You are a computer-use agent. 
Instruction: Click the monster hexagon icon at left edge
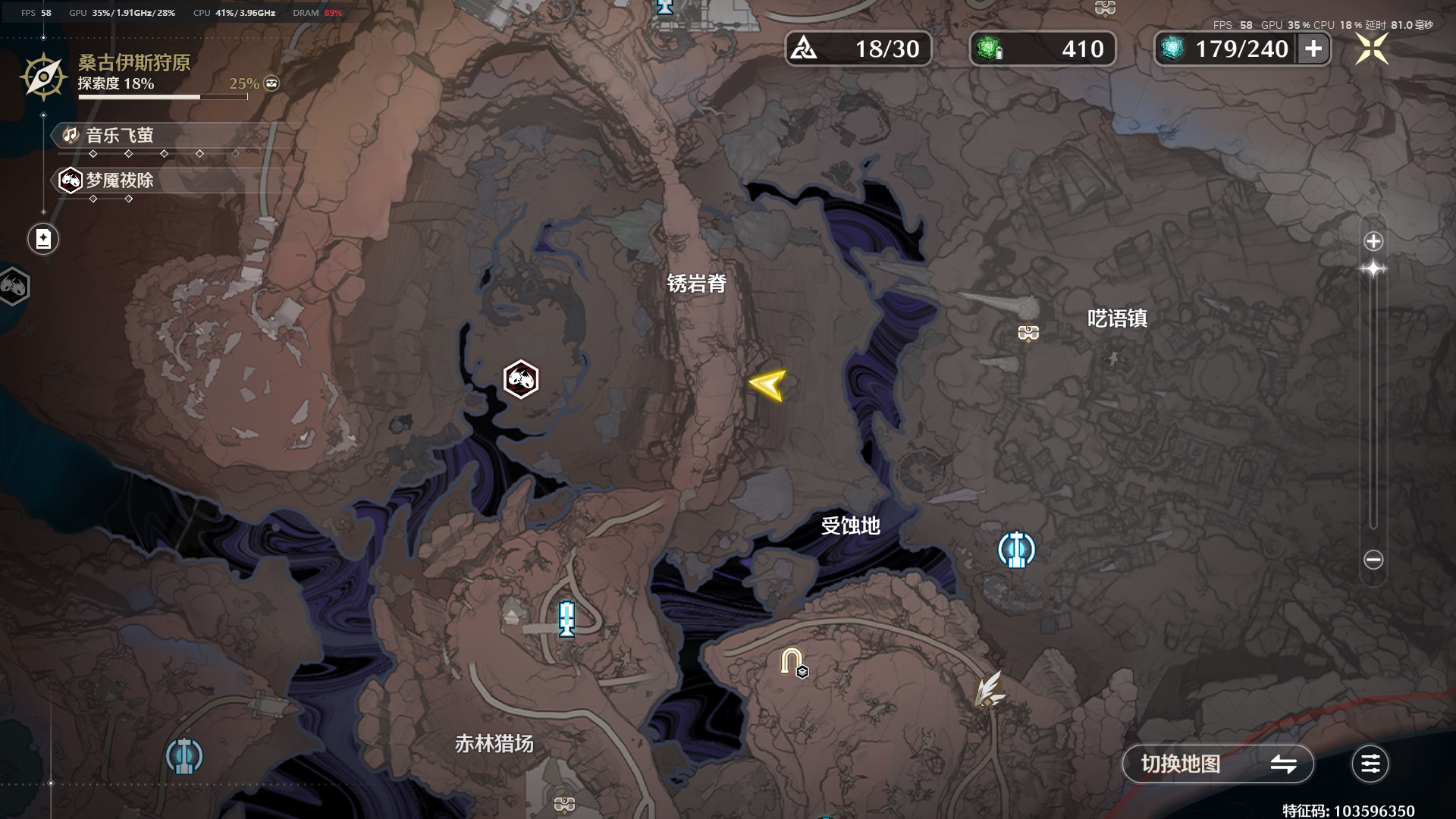pyautogui.click(x=14, y=287)
